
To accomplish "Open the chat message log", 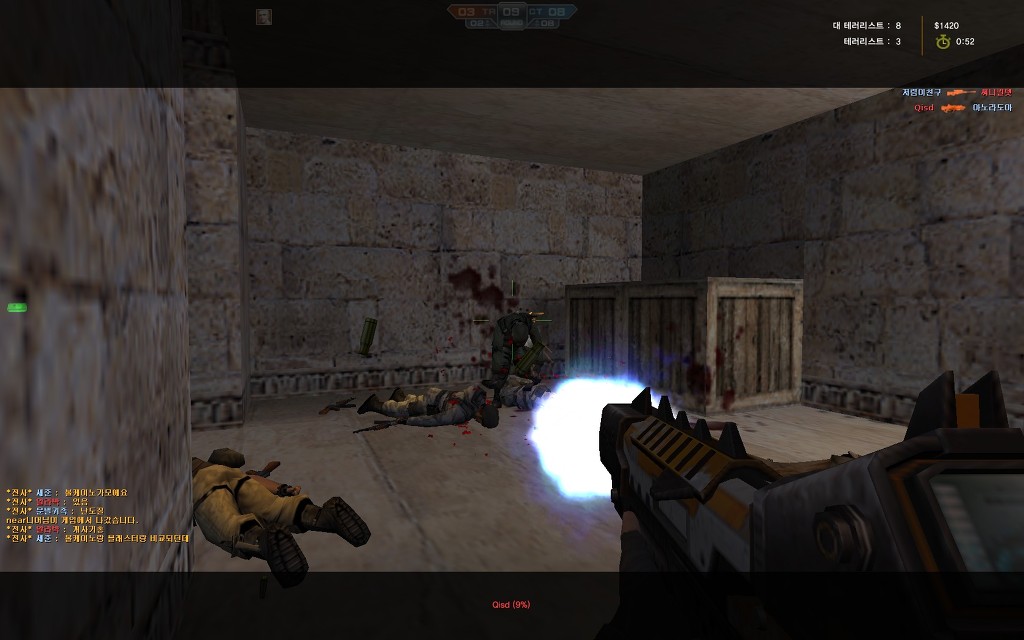I will pyautogui.click(x=97, y=515).
